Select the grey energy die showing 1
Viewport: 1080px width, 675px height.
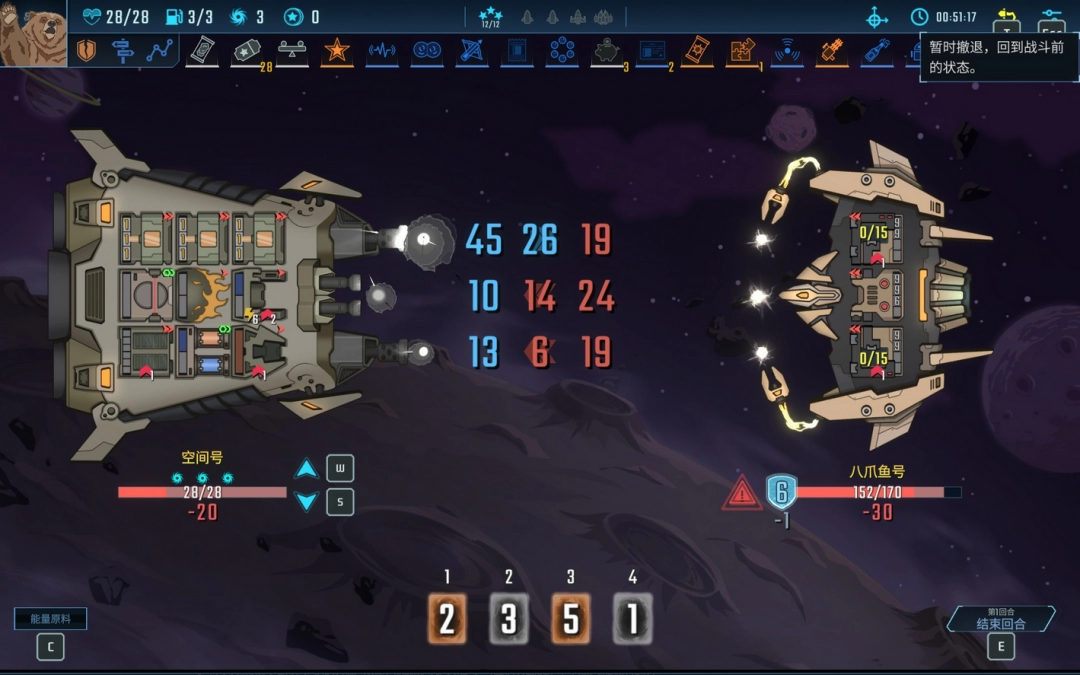[x=632, y=619]
